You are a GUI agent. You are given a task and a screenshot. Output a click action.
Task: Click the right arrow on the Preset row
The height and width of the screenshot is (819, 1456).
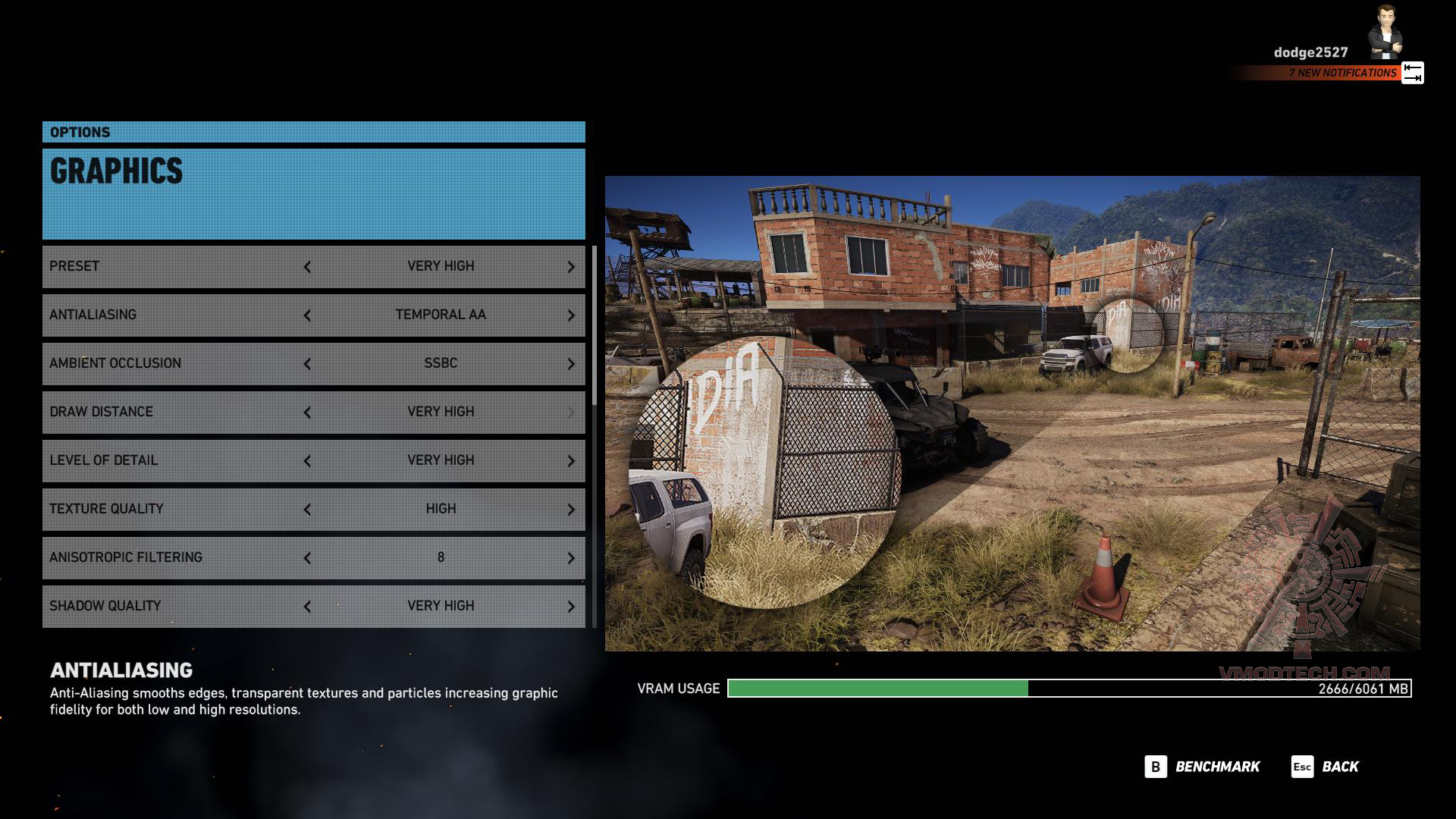click(571, 267)
